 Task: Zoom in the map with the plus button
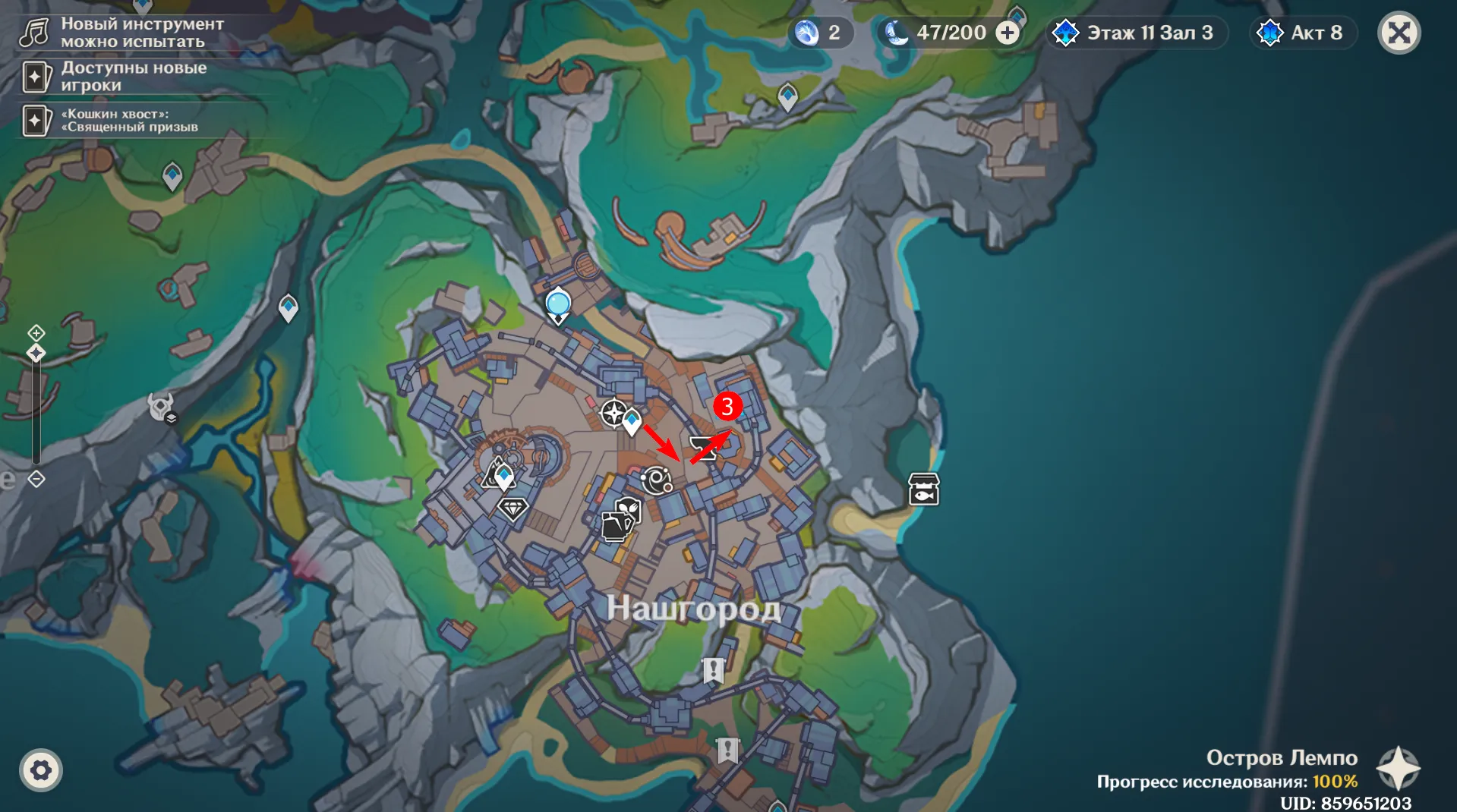36,332
